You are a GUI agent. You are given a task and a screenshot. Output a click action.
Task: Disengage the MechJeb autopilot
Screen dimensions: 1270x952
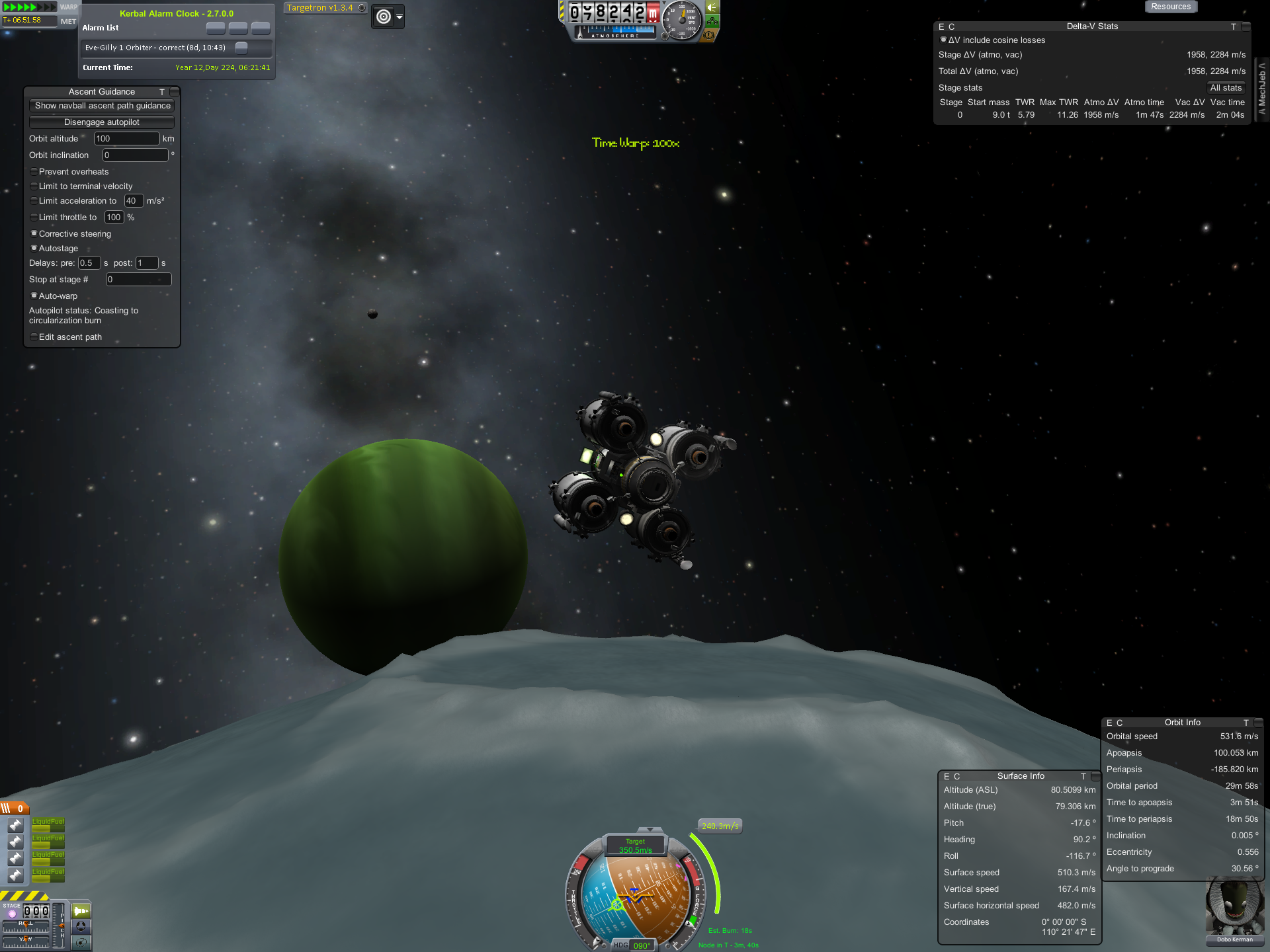(102, 122)
